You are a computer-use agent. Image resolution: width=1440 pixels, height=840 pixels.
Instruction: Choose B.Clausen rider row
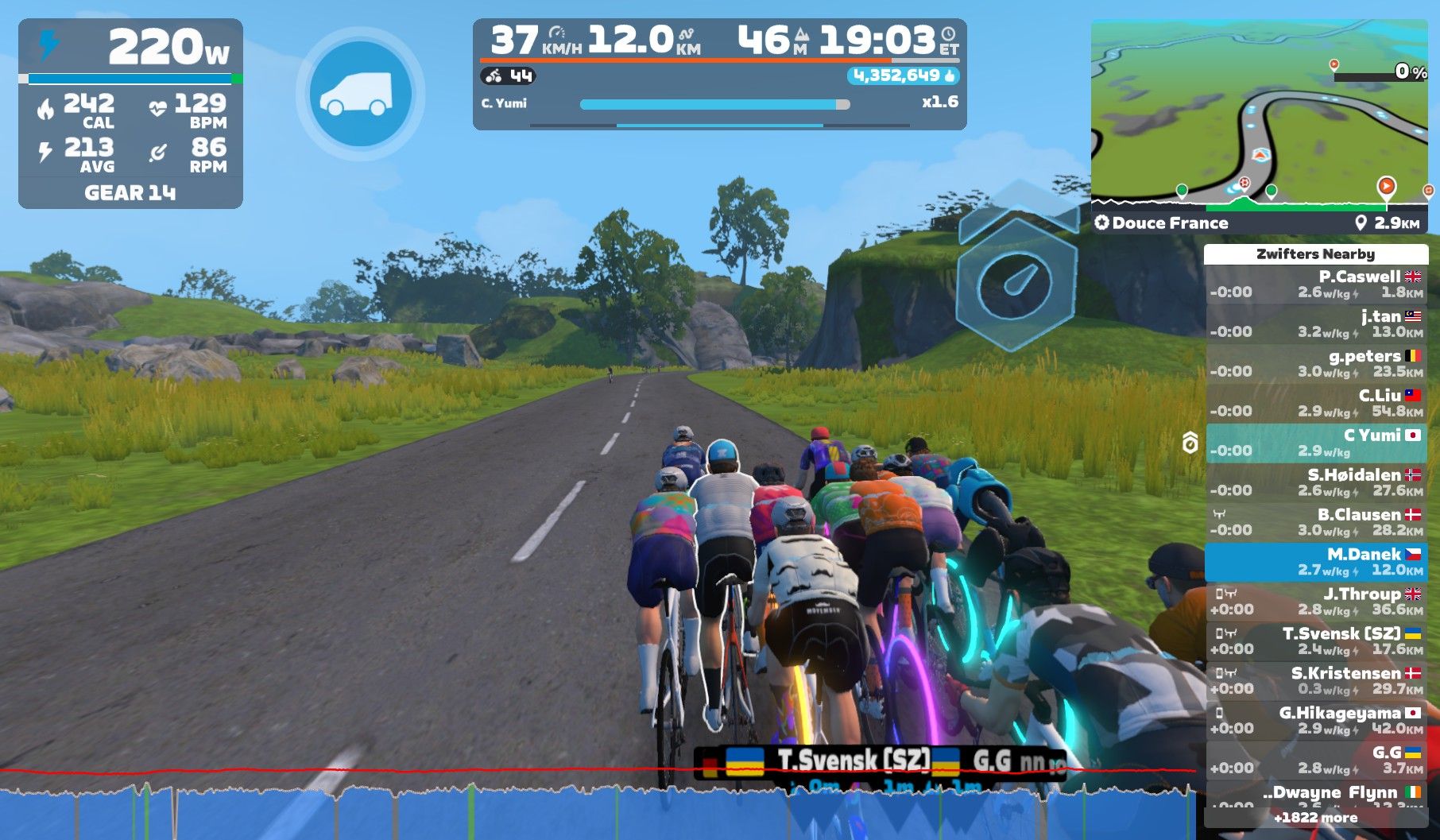click(x=1316, y=523)
